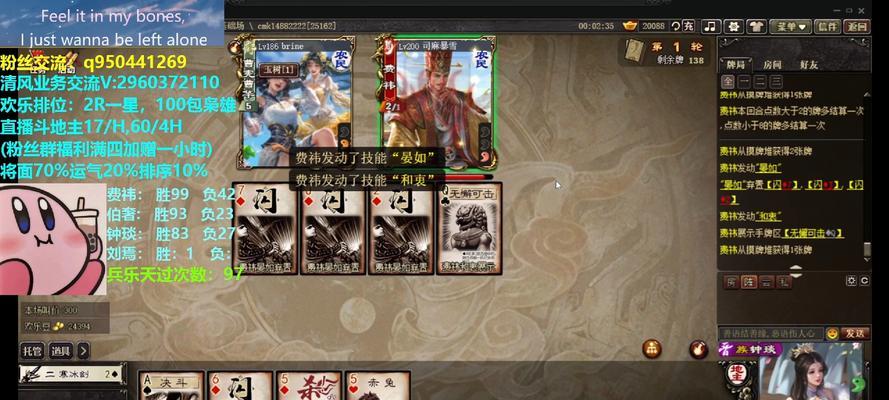Screen dimensions: 889x400
Task: Switch to the 好友 tab
Action: click(x=808, y=65)
